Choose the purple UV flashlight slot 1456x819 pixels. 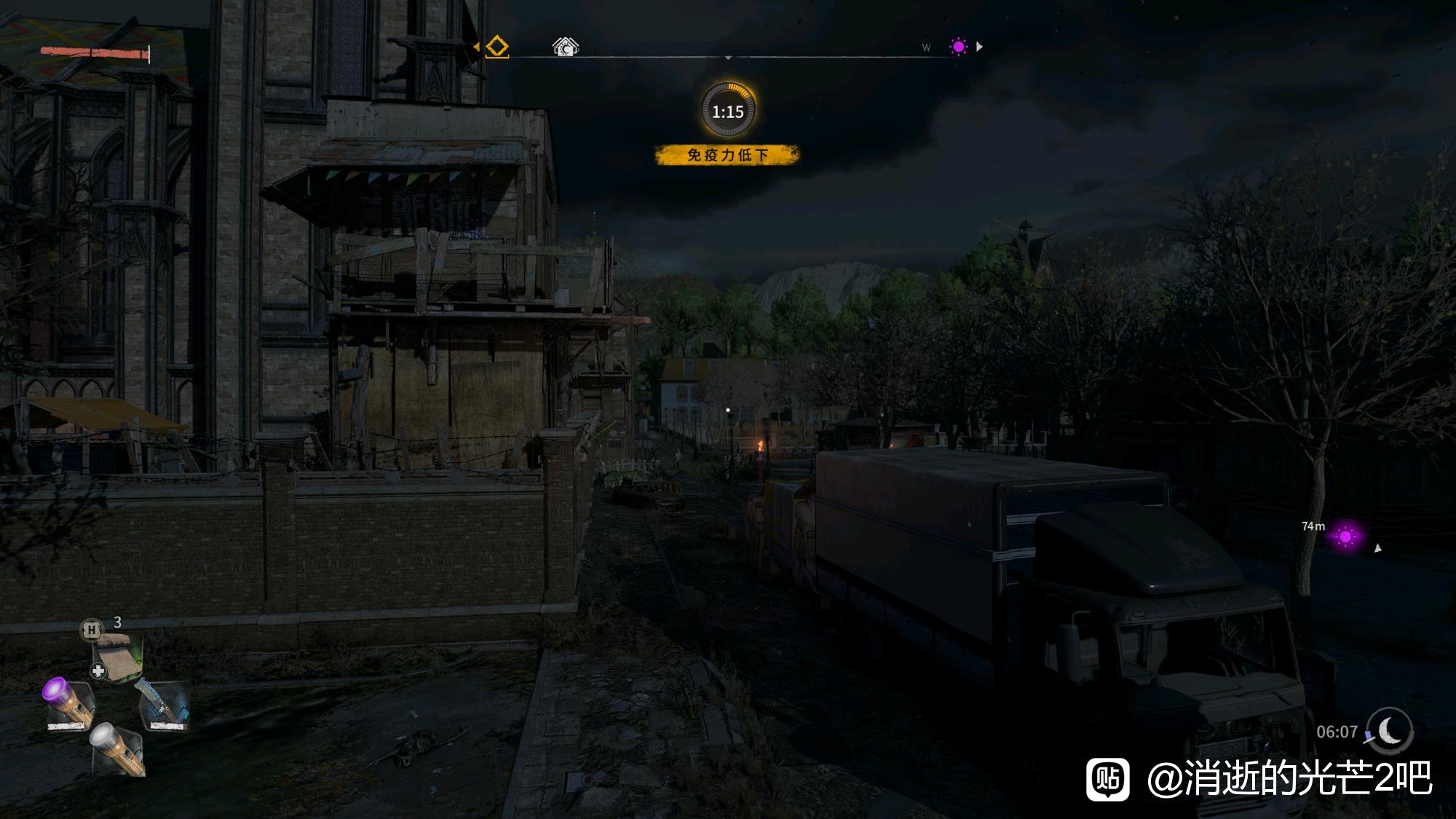pyautogui.click(x=69, y=703)
